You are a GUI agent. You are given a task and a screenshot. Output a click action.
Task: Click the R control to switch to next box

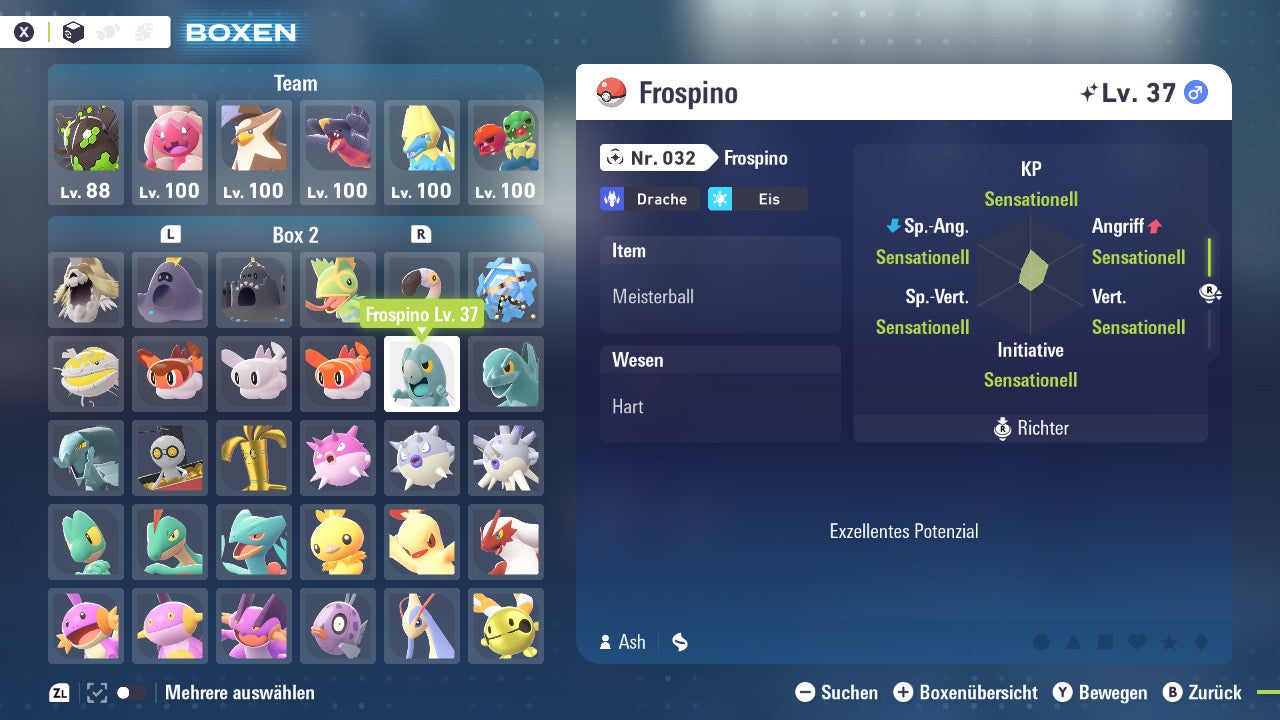coord(421,235)
